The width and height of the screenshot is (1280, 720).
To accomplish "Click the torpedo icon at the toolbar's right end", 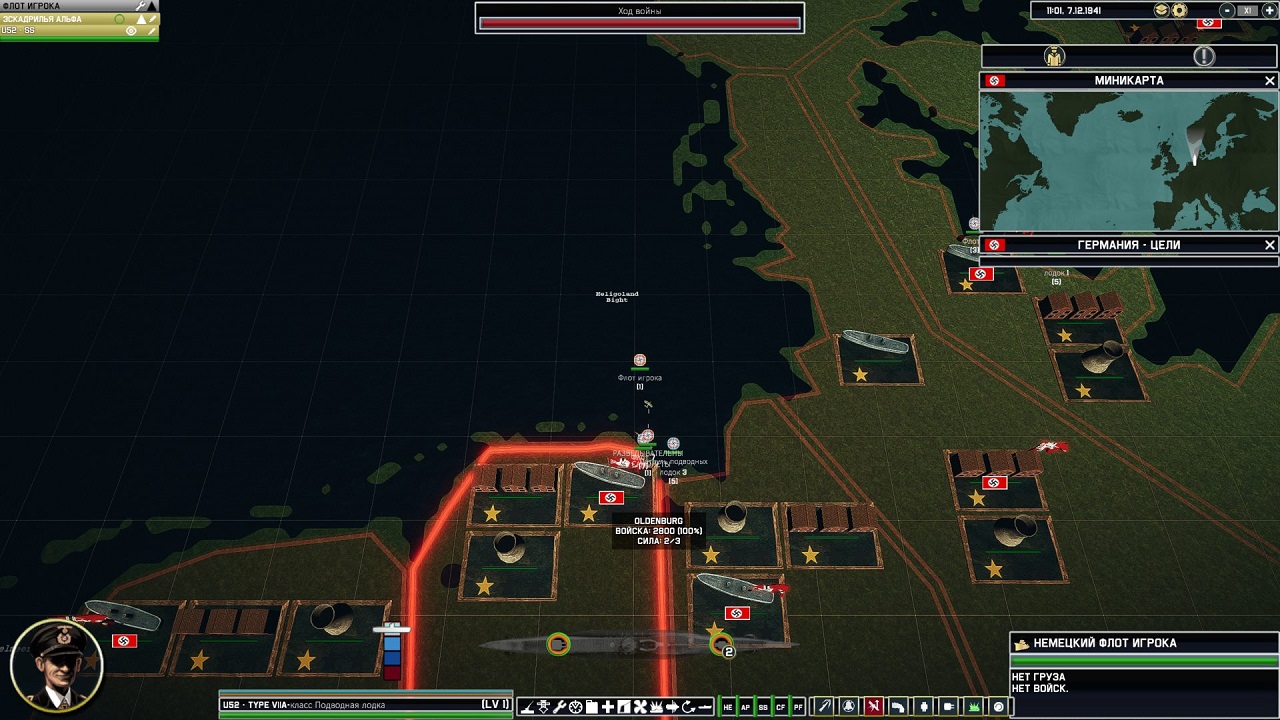I will [x=705, y=706].
